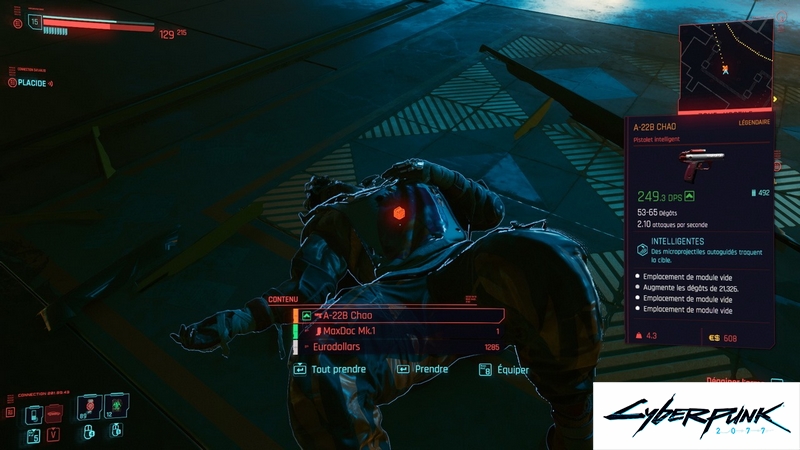Use the green healing item quick slot
800x450 pixels.
point(116,406)
